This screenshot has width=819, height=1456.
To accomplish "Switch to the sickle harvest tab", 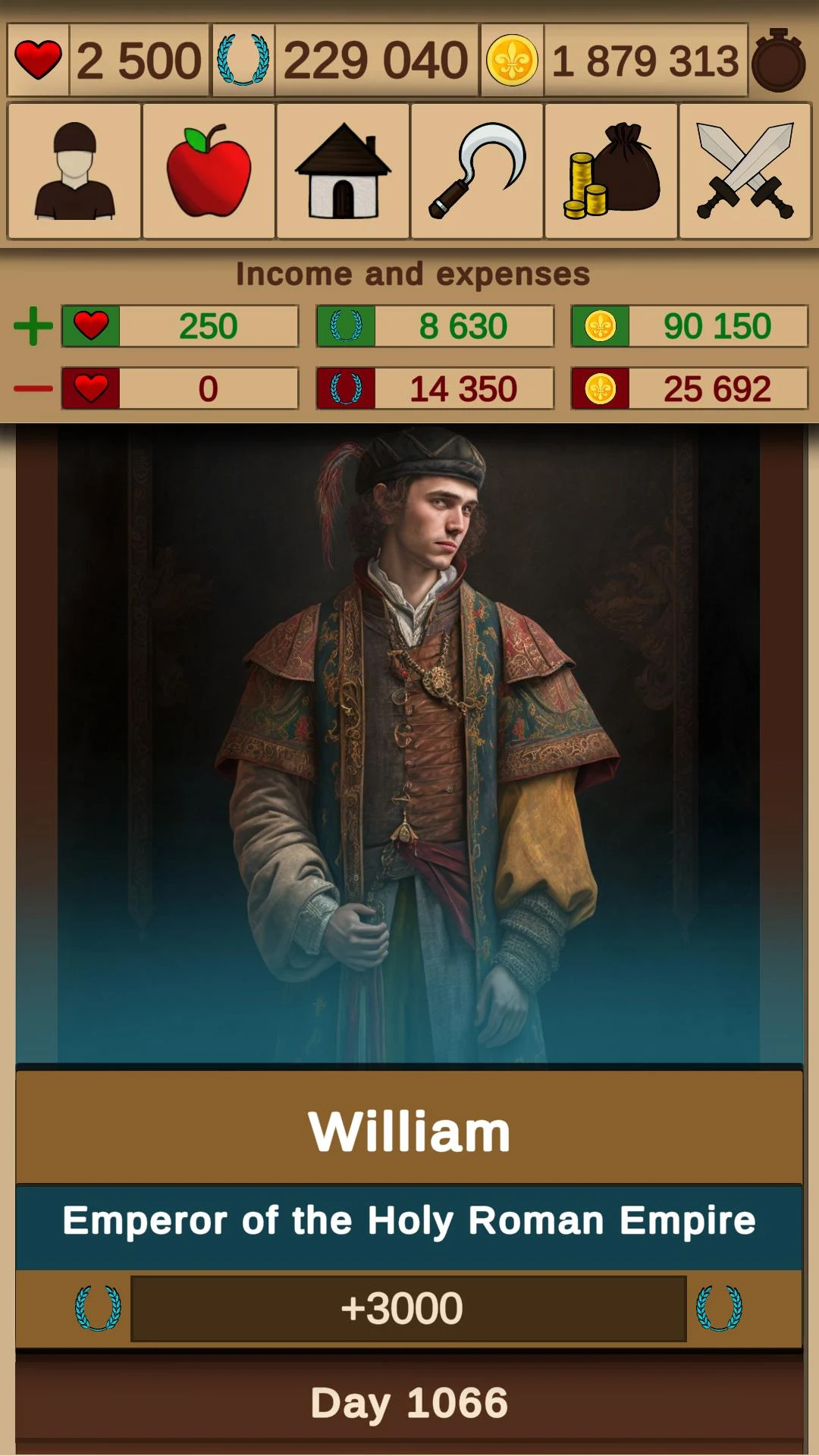I will click(477, 171).
